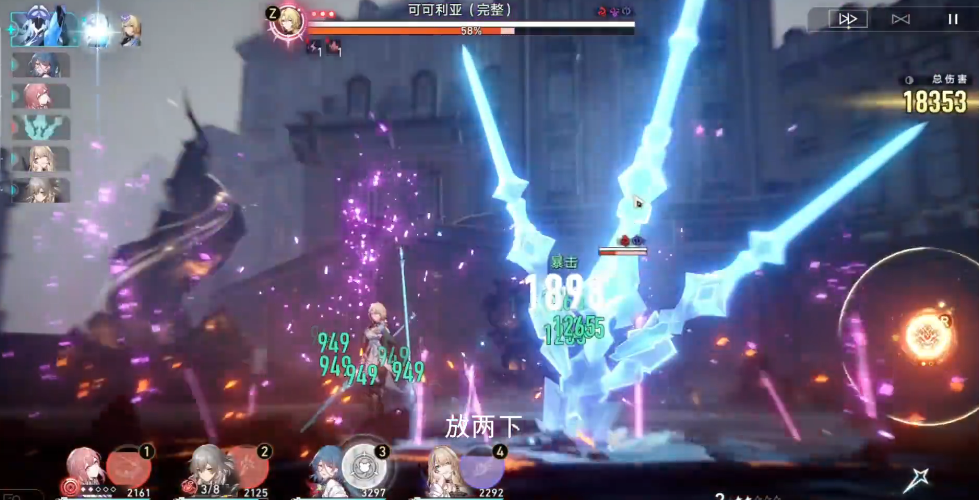Use the blonde character's ultimate skill 4
Viewport: 979px width, 500px height.
[481, 467]
